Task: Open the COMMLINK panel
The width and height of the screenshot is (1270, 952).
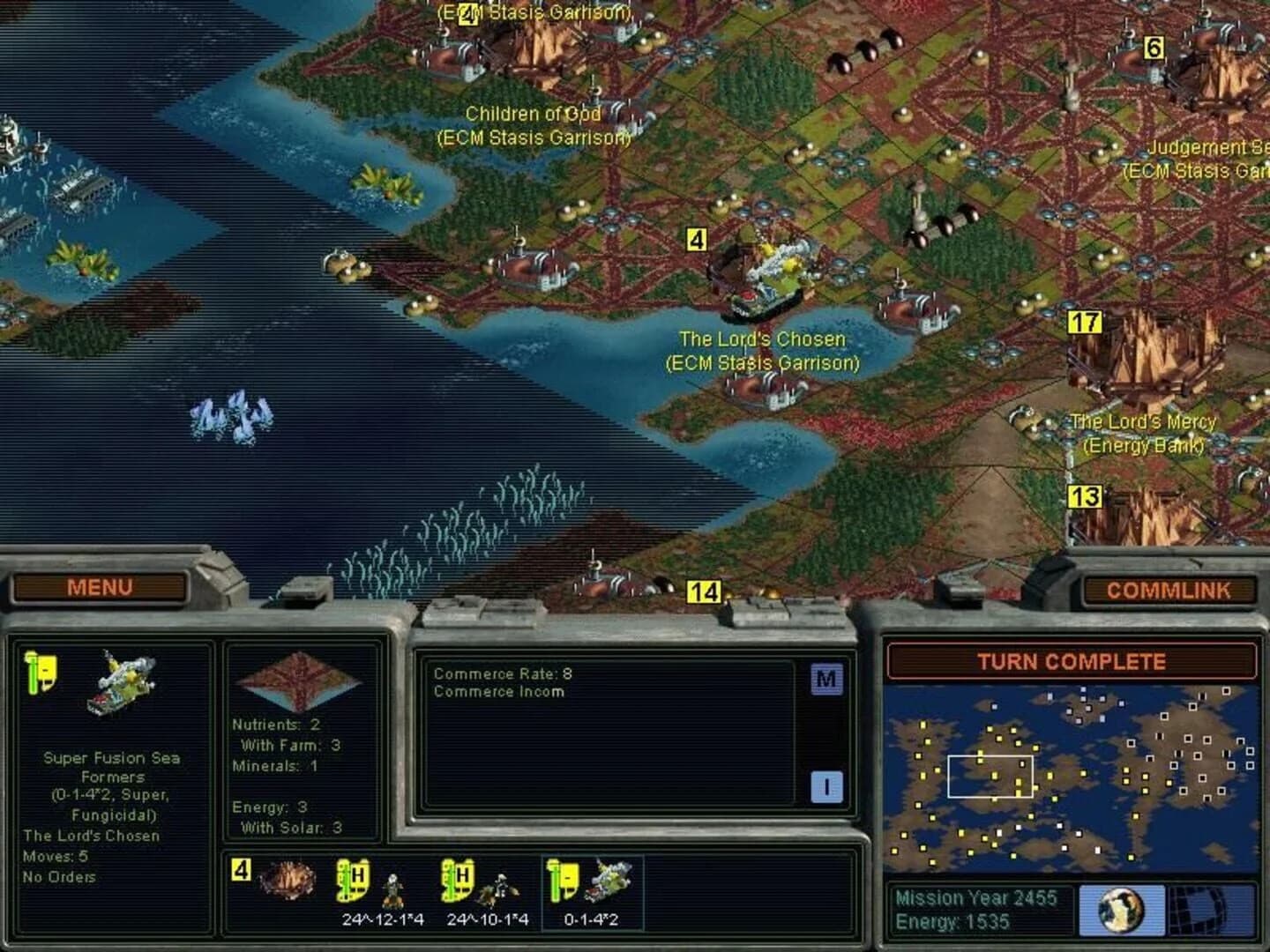Action: (1172, 589)
